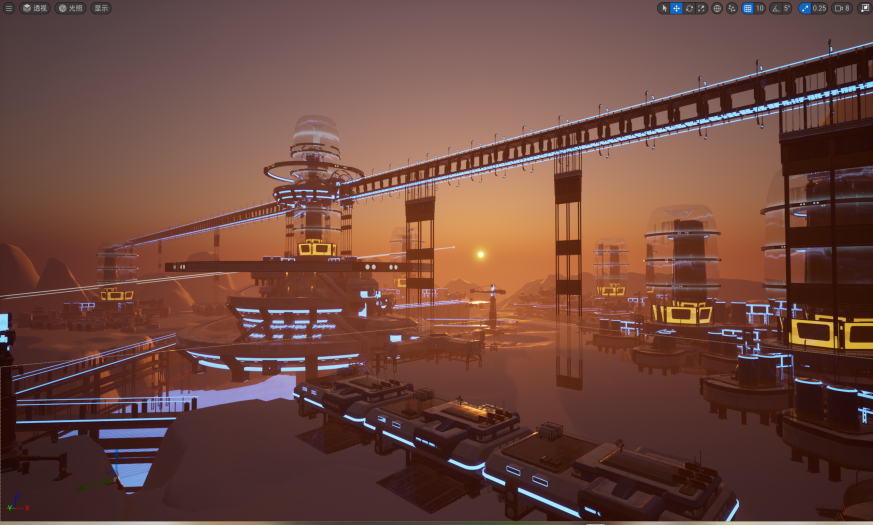Open the rotation snap value 5° dropdown
The width and height of the screenshot is (873, 525).
pyautogui.click(x=787, y=8)
